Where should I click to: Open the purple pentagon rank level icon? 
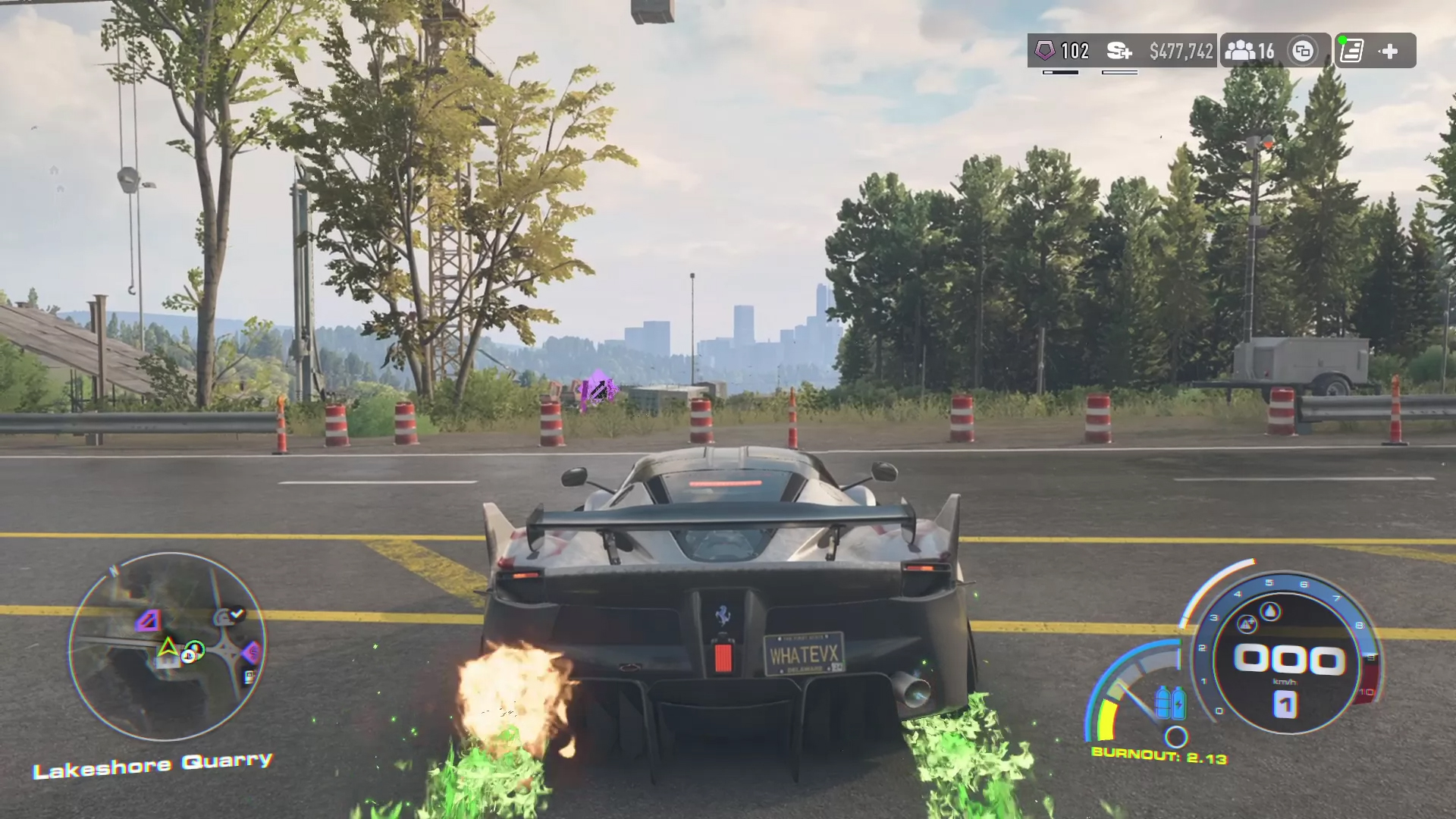tap(1045, 51)
